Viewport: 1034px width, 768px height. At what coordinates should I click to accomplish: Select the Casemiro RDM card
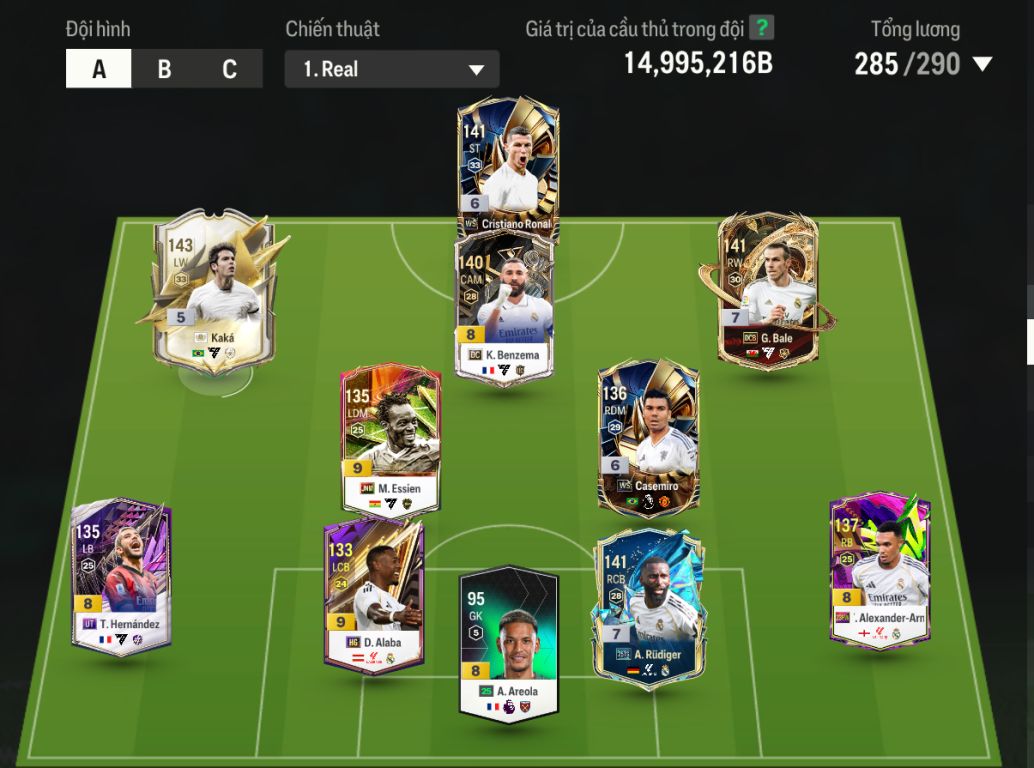[648, 435]
